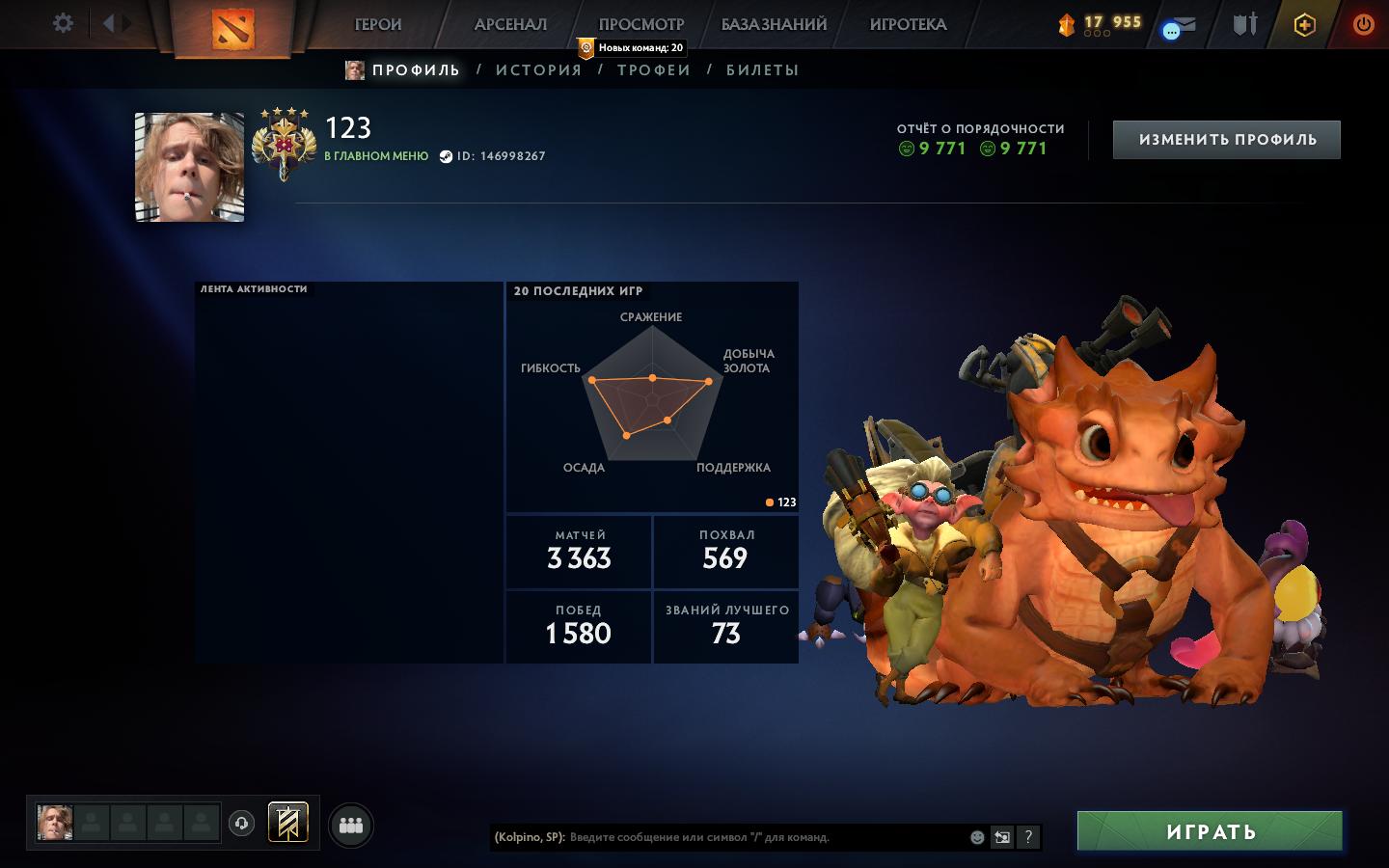Open the party group icon button
This screenshot has width=1389, height=868.
[x=351, y=826]
